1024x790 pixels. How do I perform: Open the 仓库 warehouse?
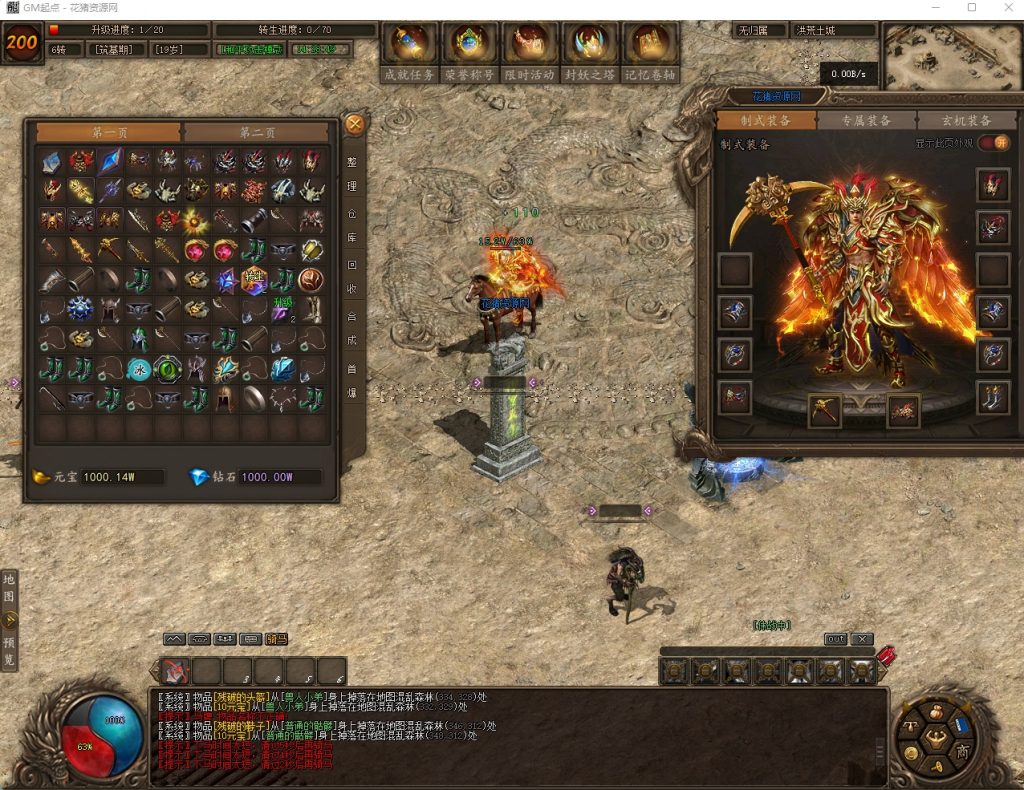pos(353,225)
